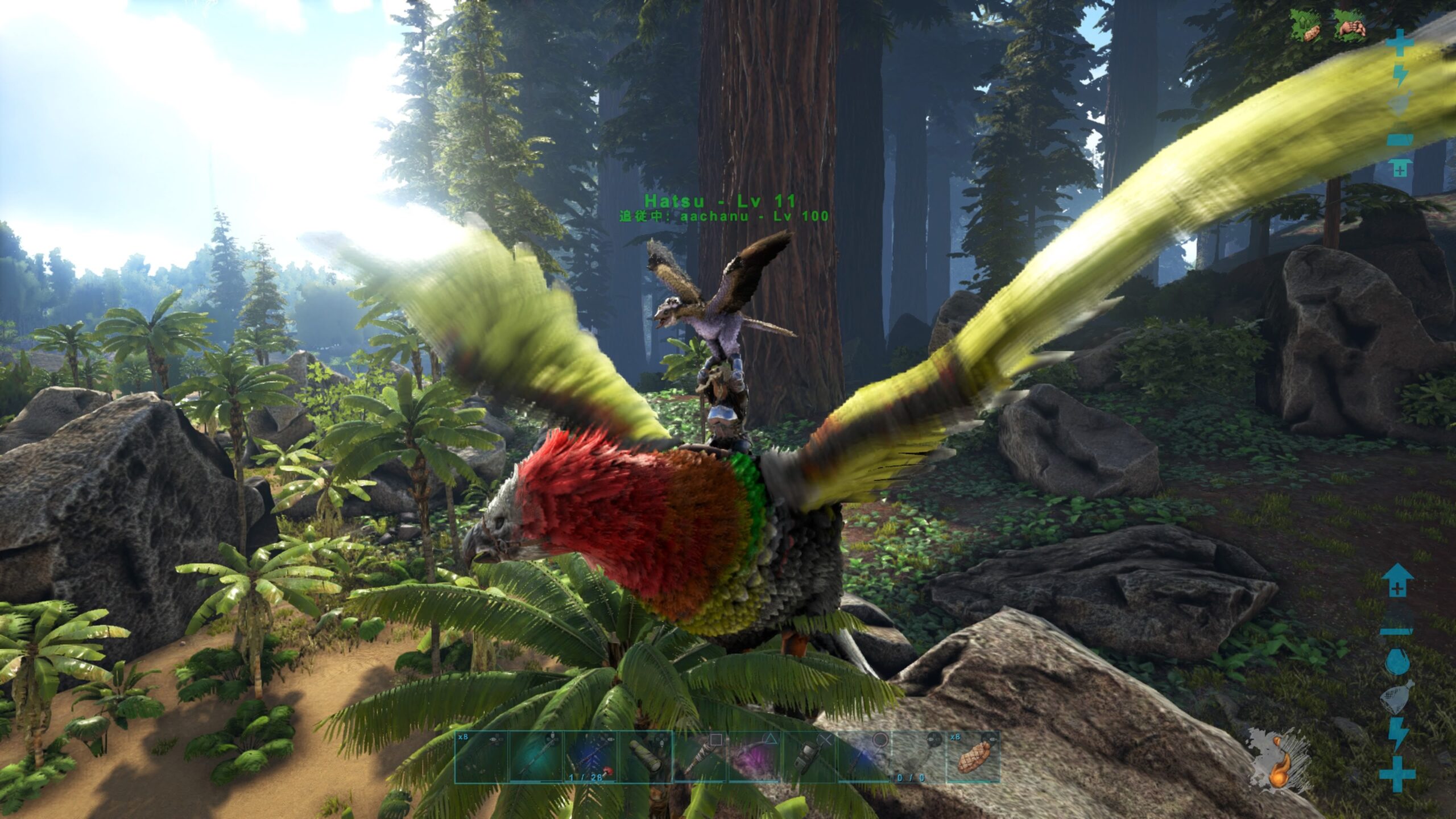Equip the weapon showing 1 / 28 ammo
The height and width of the screenshot is (819, 1456).
(591, 757)
